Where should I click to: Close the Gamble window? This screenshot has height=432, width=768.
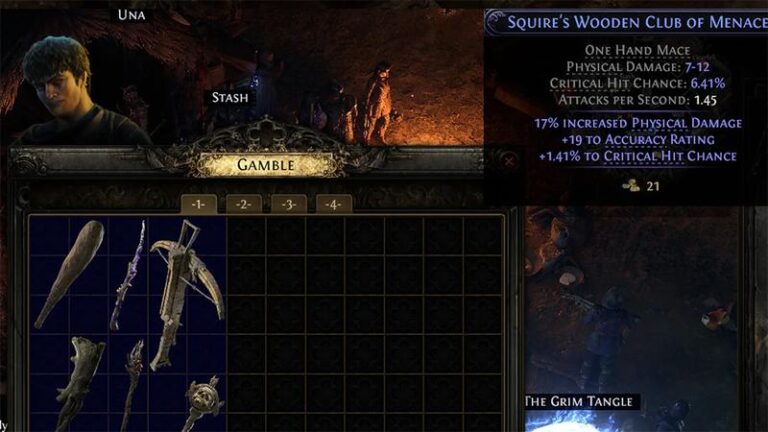pyautogui.click(x=509, y=160)
